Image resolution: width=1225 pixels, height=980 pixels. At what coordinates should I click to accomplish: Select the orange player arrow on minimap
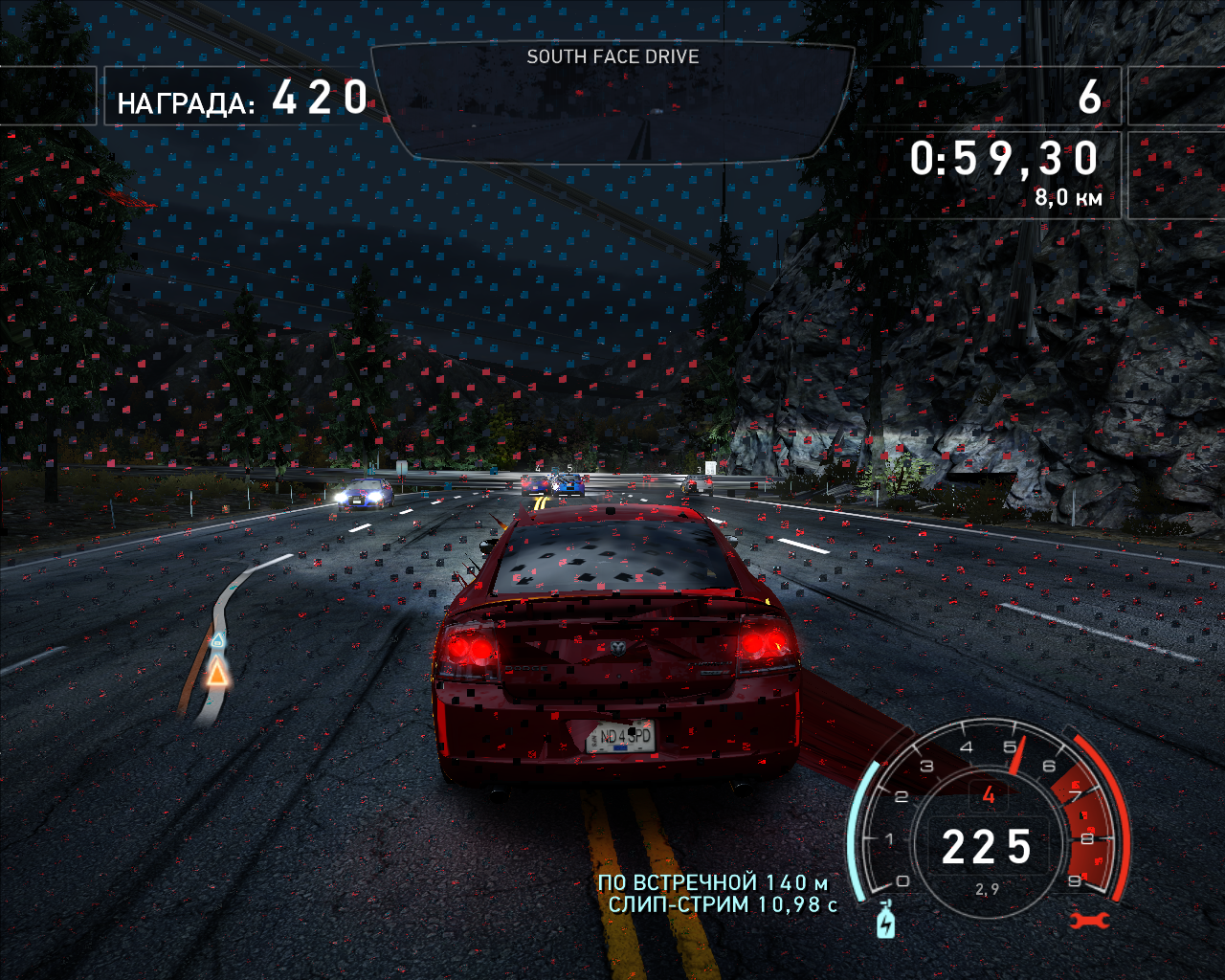(x=217, y=673)
